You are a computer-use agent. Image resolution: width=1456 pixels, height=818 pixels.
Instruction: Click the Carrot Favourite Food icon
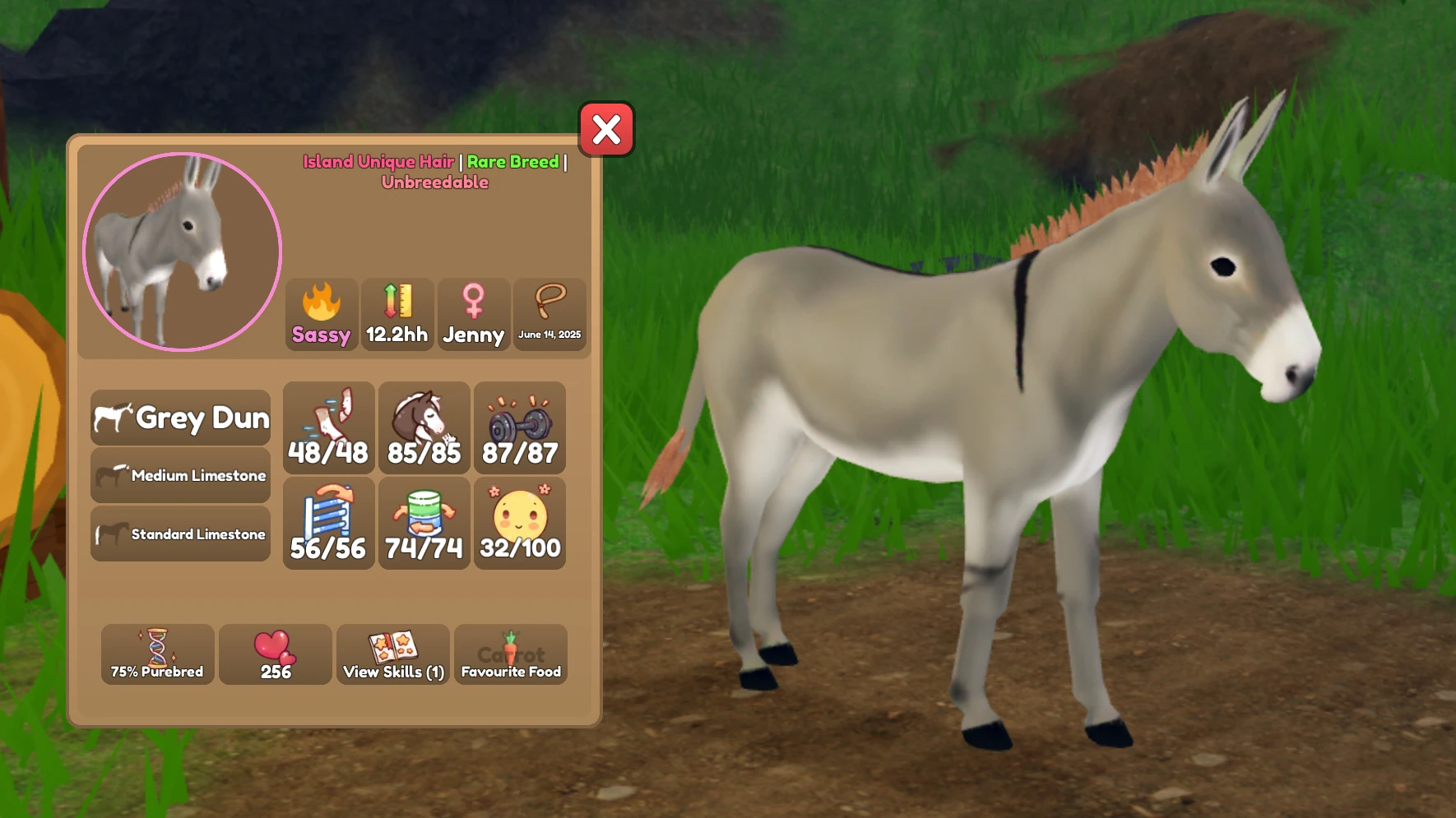[510, 655]
